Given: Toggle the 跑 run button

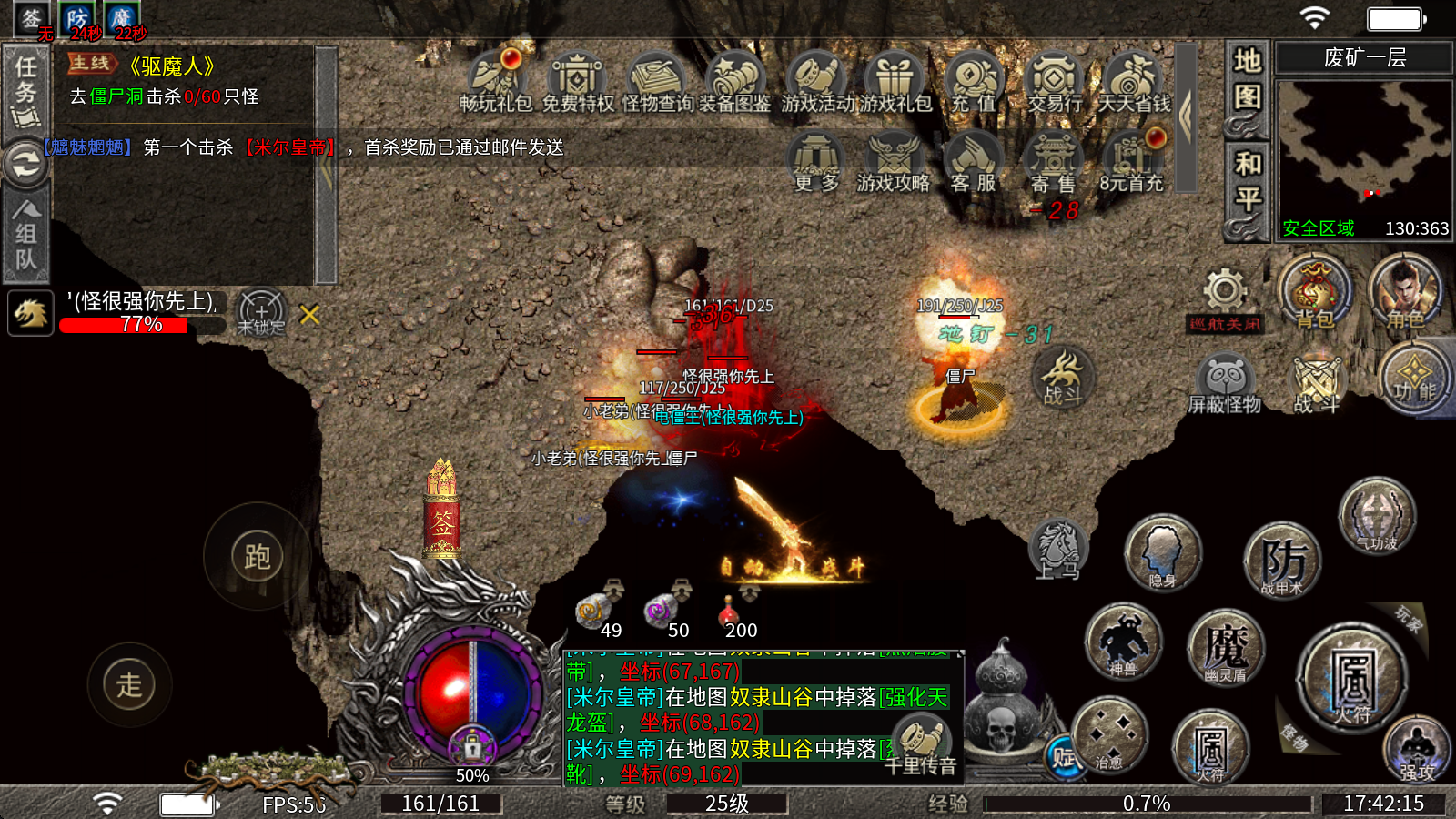Looking at the screenshot, I should tap(258, 557).
